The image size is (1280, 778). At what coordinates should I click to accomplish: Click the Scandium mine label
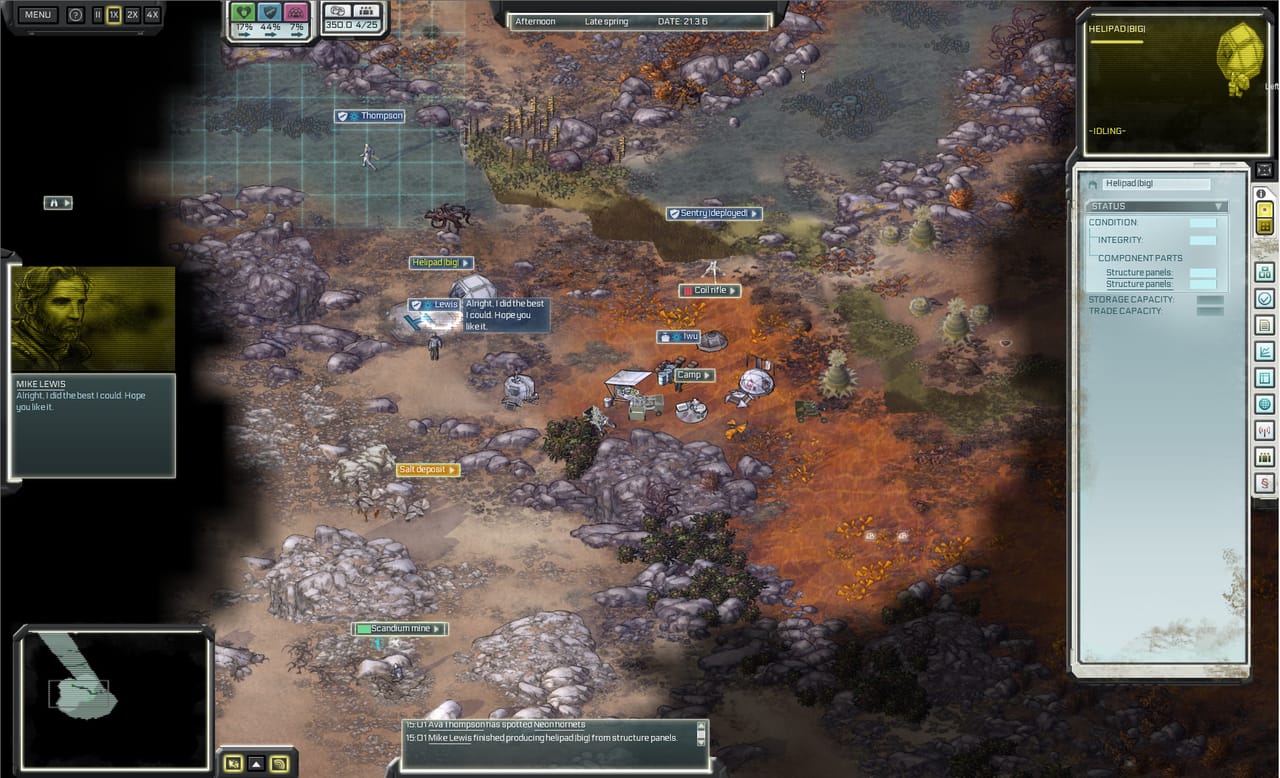[399, 628]
